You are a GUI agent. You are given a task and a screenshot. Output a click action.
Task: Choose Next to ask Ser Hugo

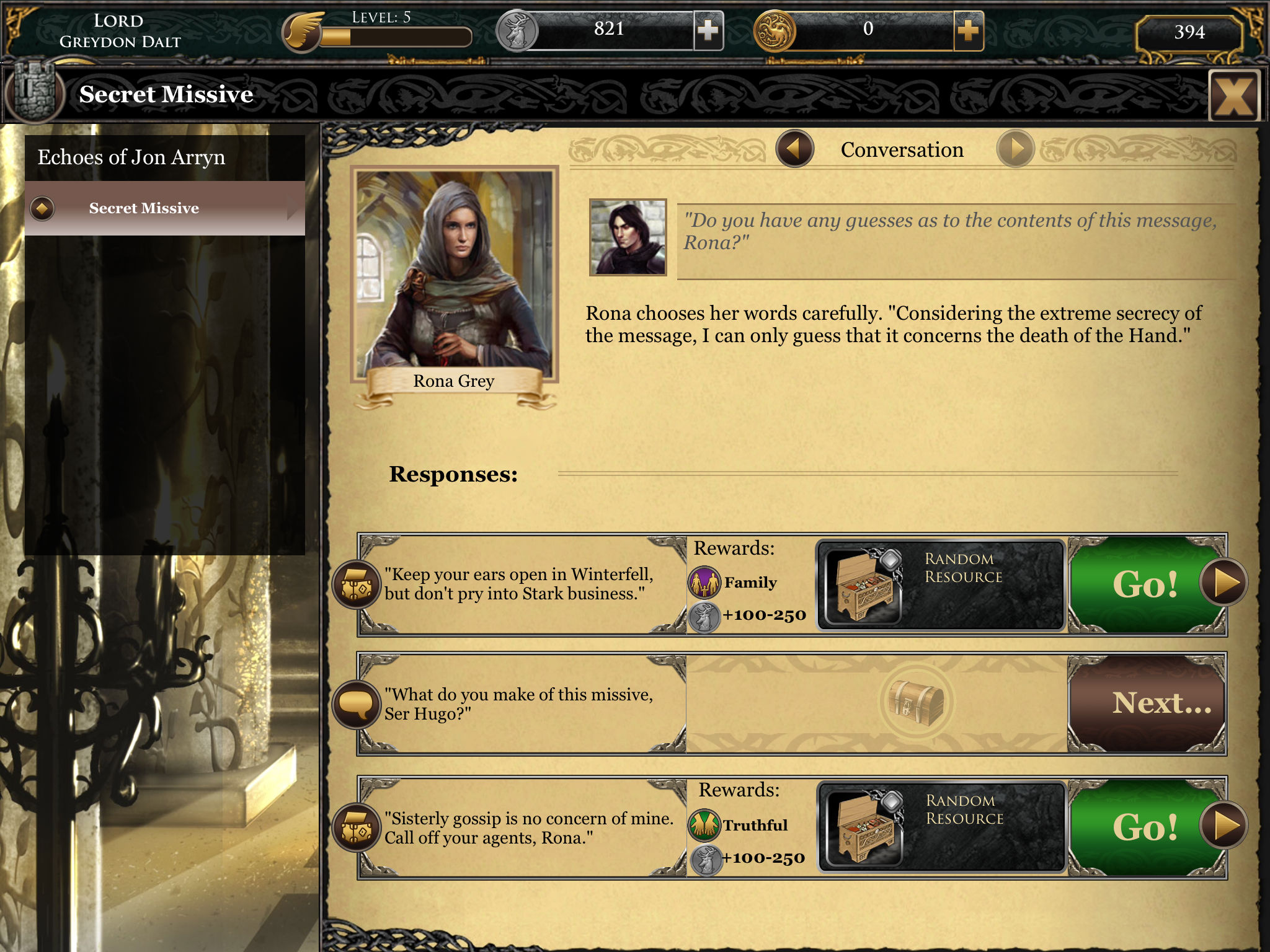pyautogui.click(x=1147, y=703)
